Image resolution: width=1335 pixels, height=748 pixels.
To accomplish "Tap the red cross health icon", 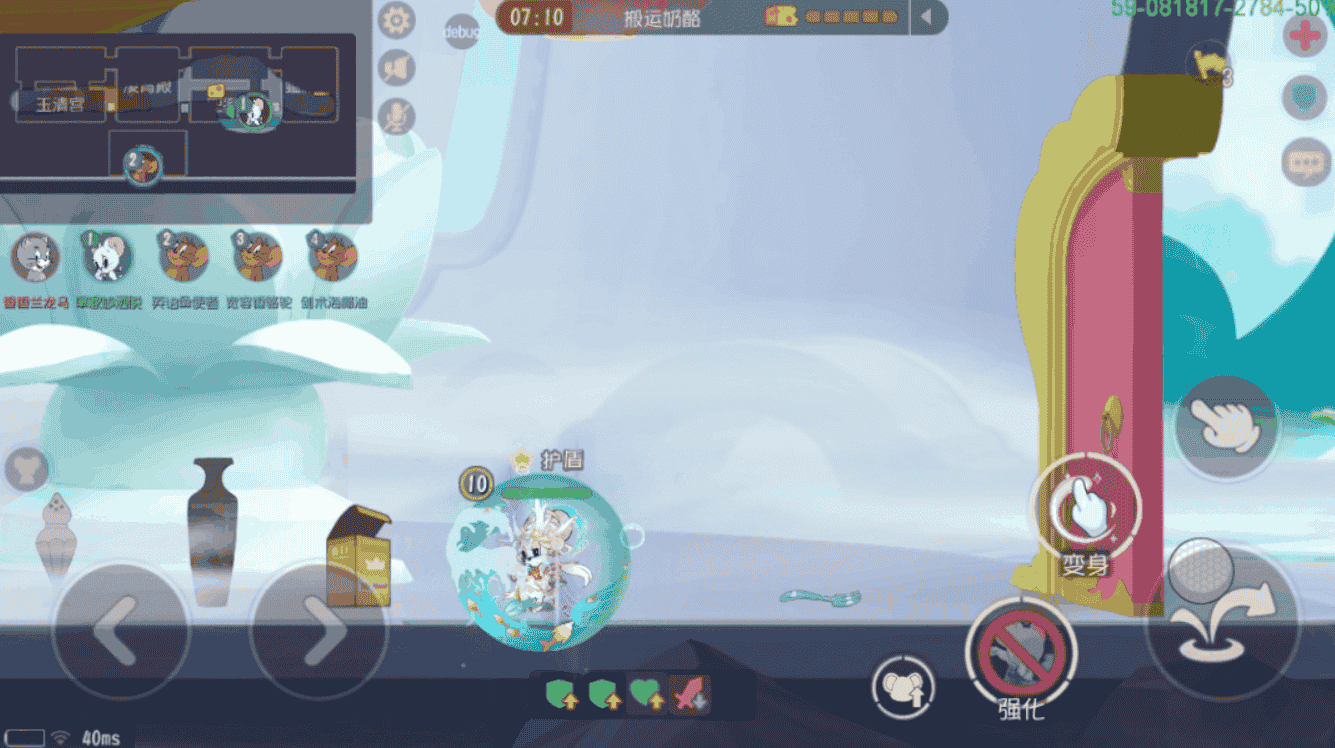I will click(x=1305, y=36).
